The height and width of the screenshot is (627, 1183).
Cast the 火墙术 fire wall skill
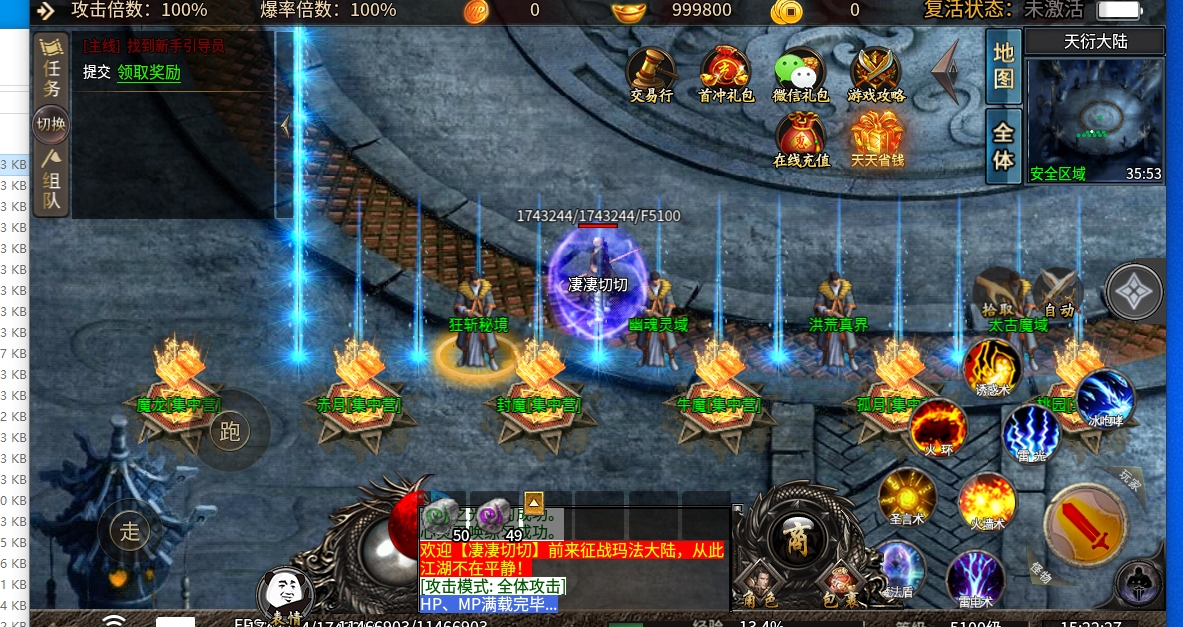[986, 500]
